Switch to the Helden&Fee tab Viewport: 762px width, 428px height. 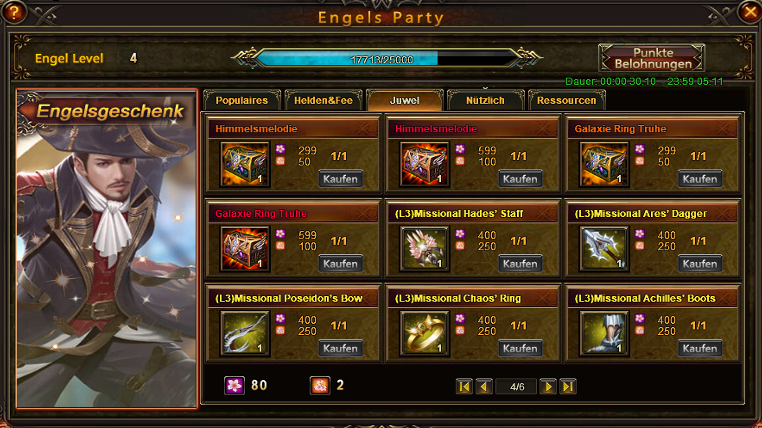(x=321, y=101)
